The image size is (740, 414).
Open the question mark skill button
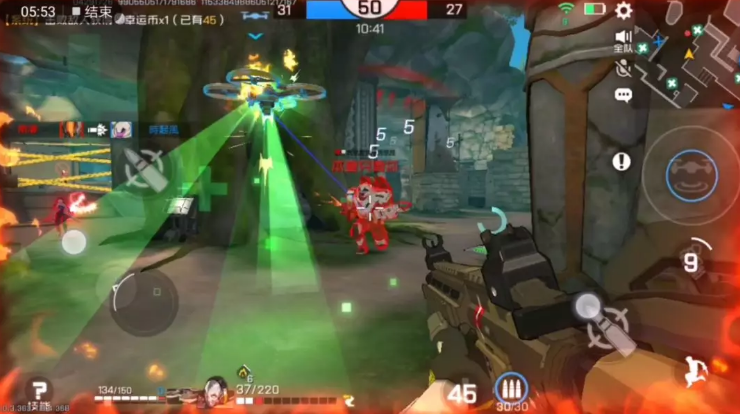point(39,389)
